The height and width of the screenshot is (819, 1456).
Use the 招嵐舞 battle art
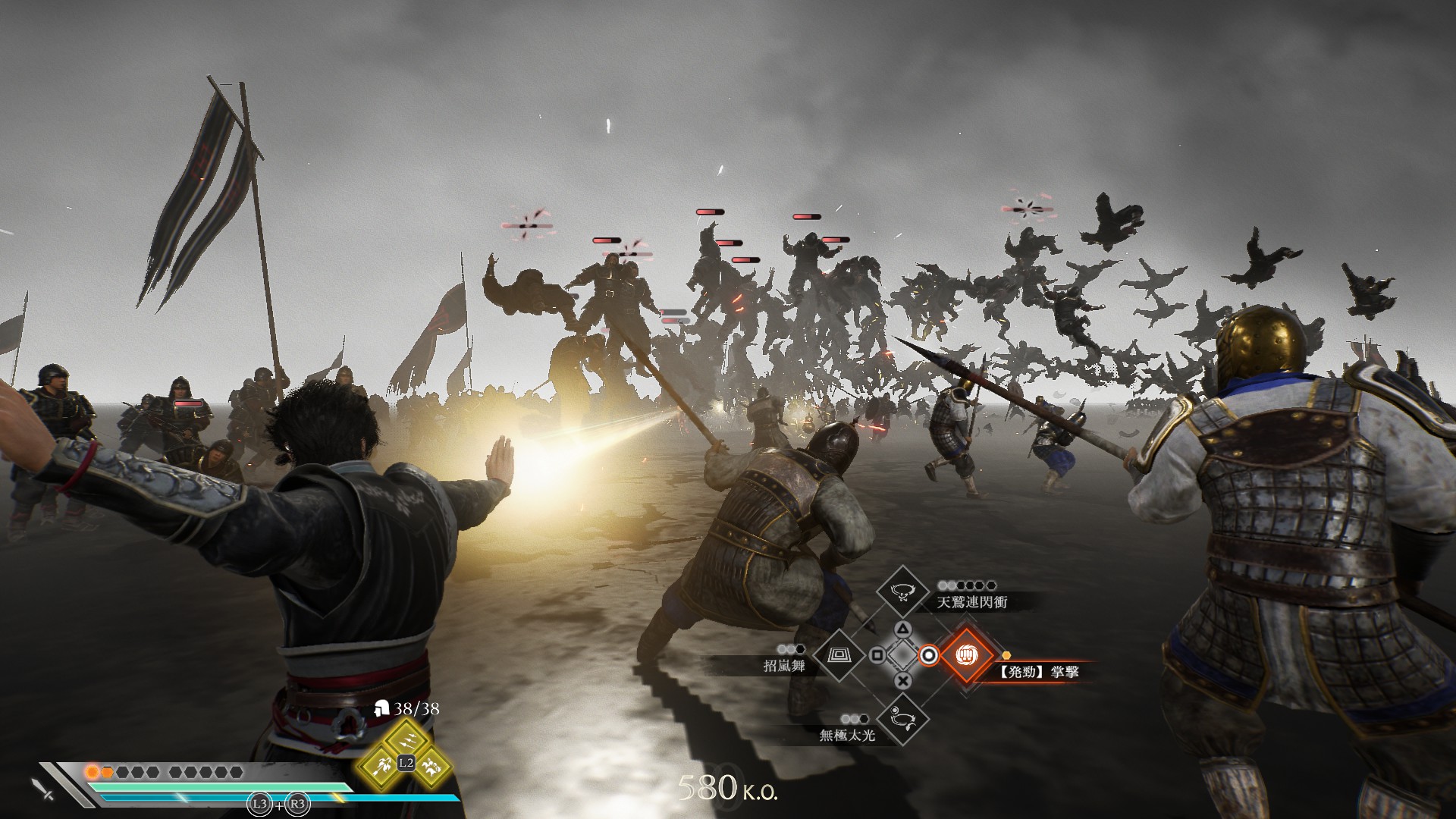pyautogui.click(x=839, y=655)
